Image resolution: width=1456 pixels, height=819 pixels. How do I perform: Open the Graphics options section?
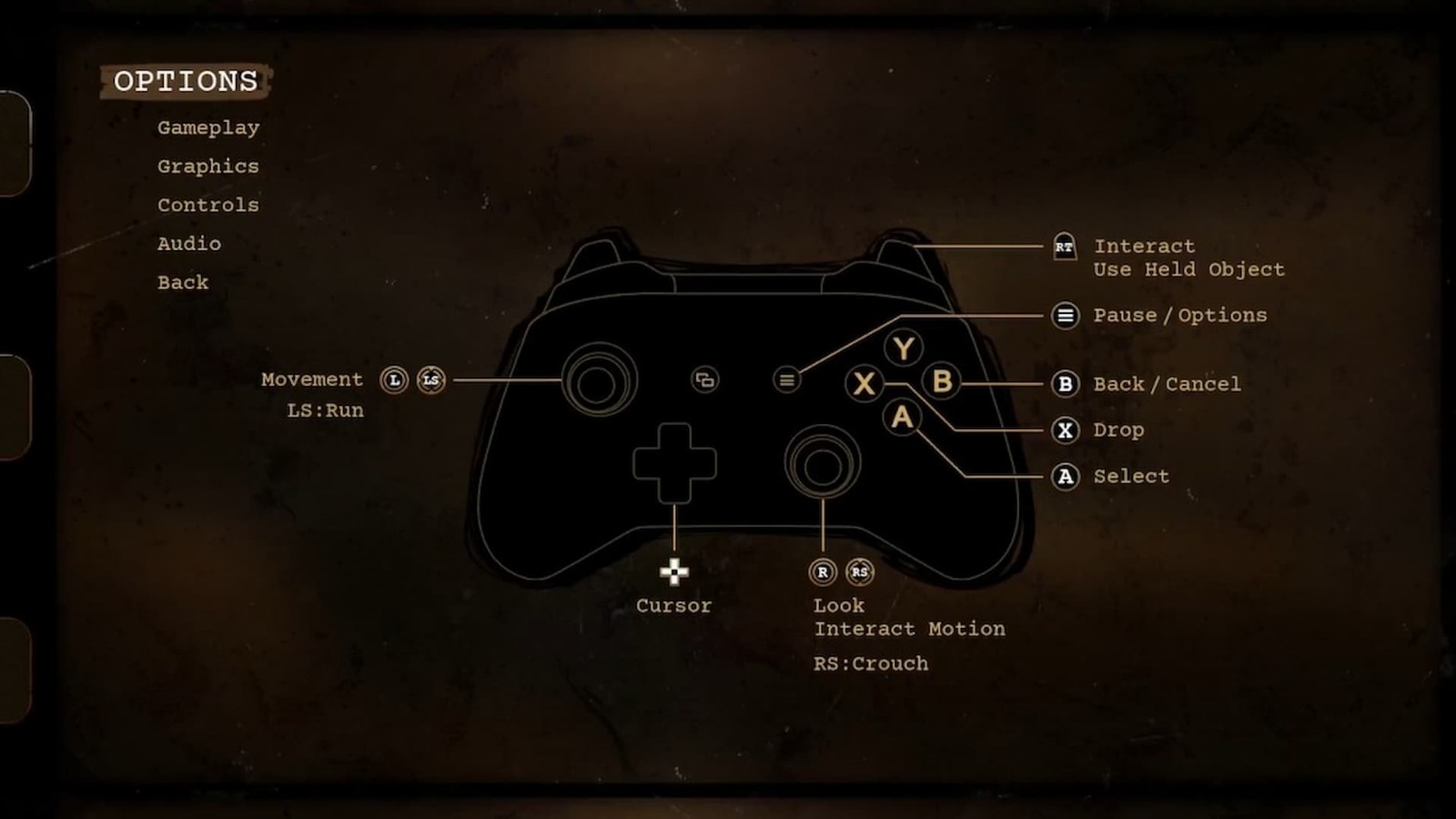(x=207, y=166)
